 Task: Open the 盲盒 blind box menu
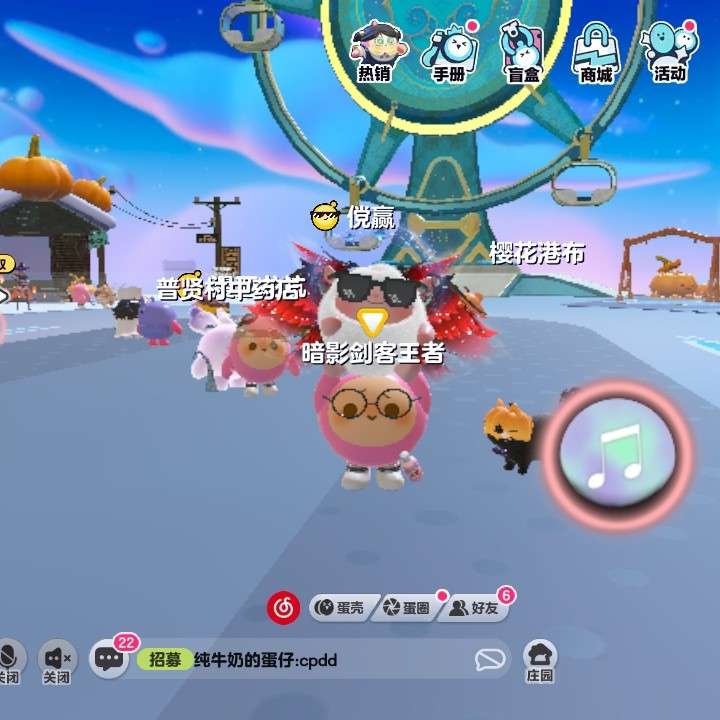[520, 52]
